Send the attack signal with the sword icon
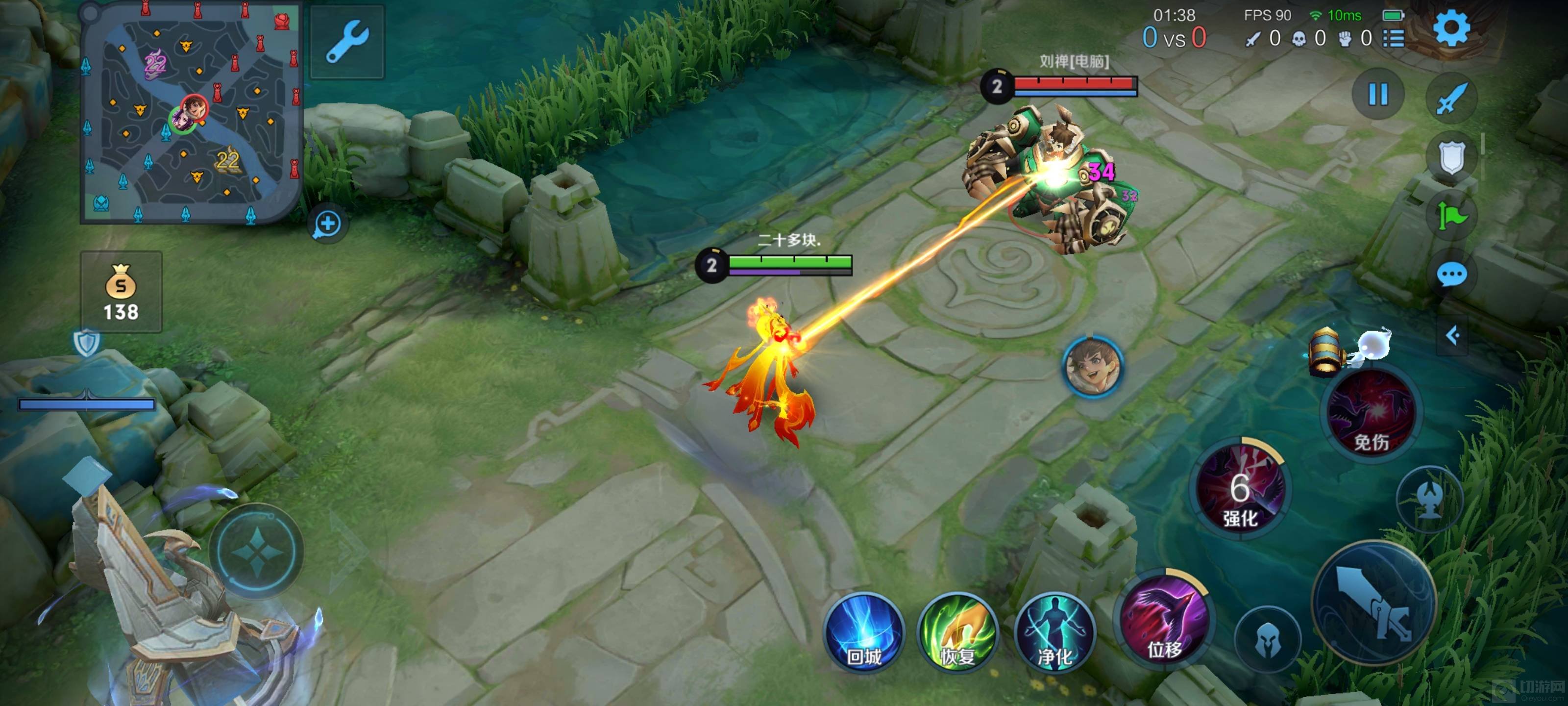 coord(1452,98)
